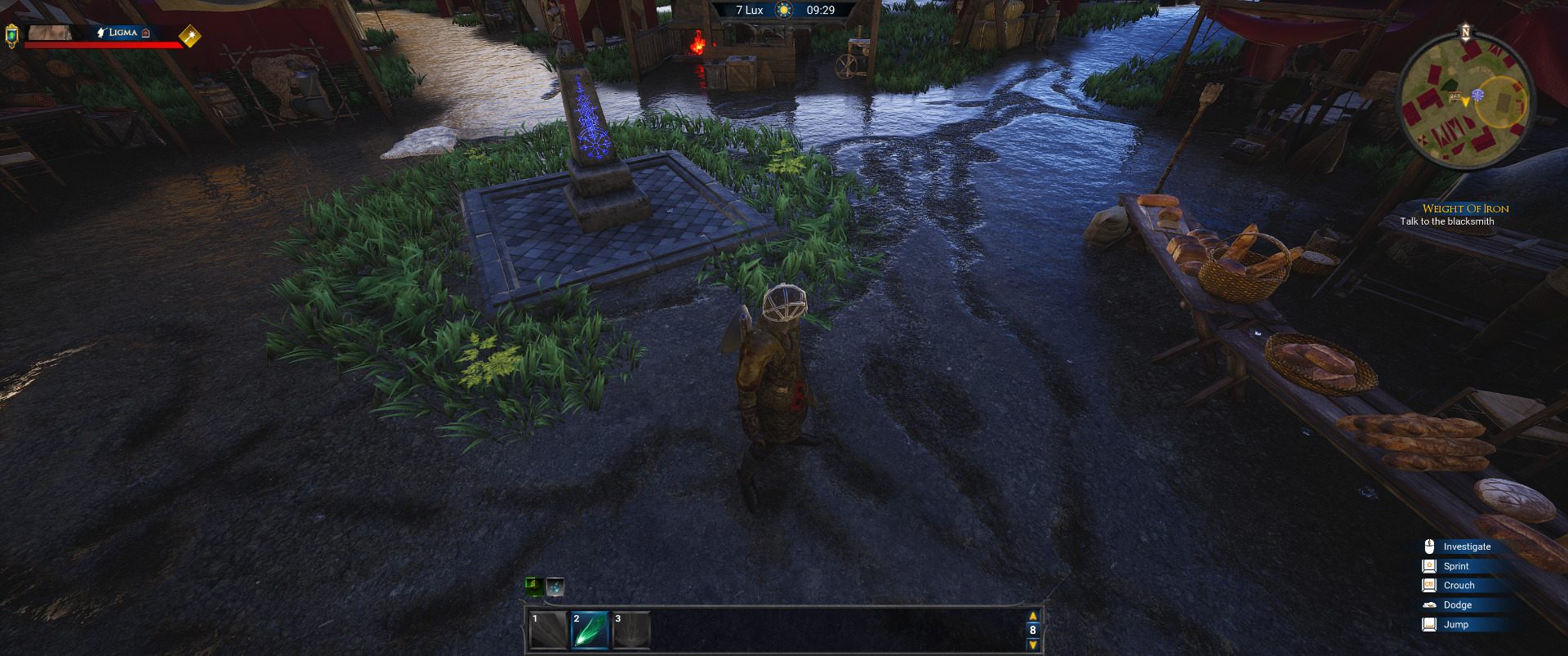Switch to the next hotbar page with the down arrow

point(1032,645)
